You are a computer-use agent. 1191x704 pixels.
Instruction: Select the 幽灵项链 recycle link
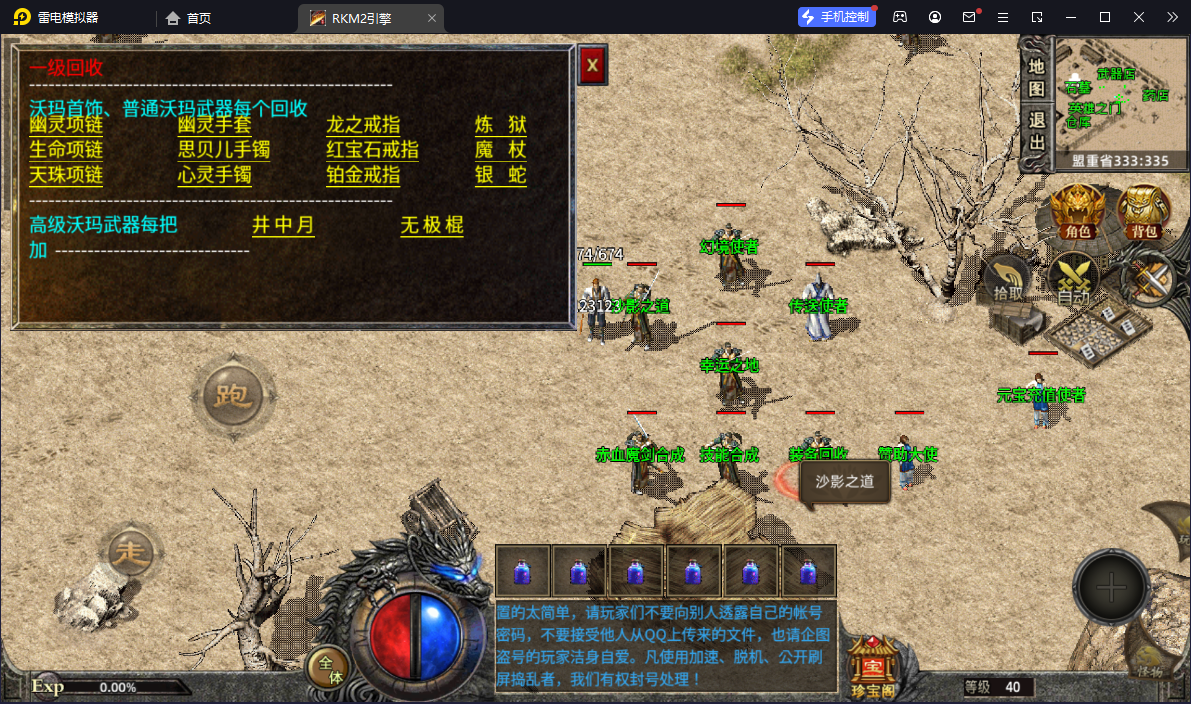point(66,125)
